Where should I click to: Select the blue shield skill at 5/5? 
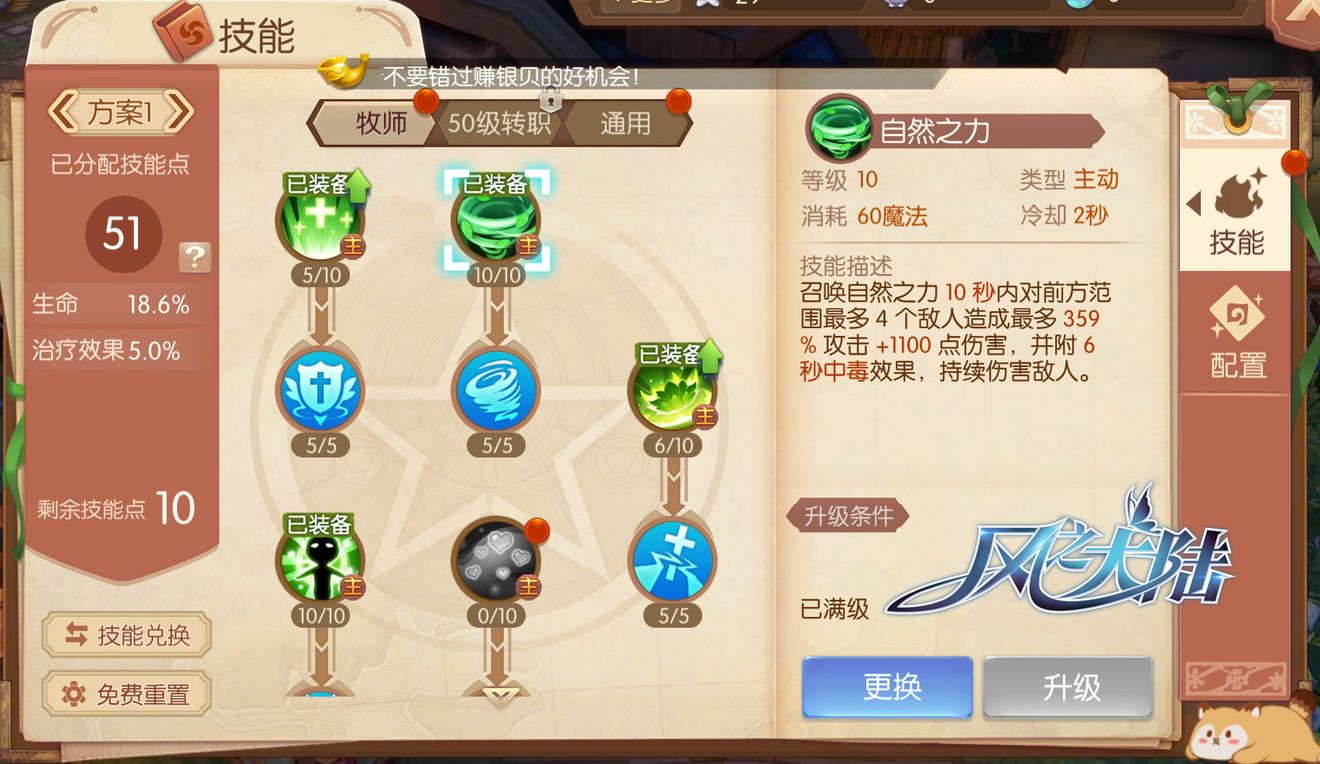click(x=320, y=390)
